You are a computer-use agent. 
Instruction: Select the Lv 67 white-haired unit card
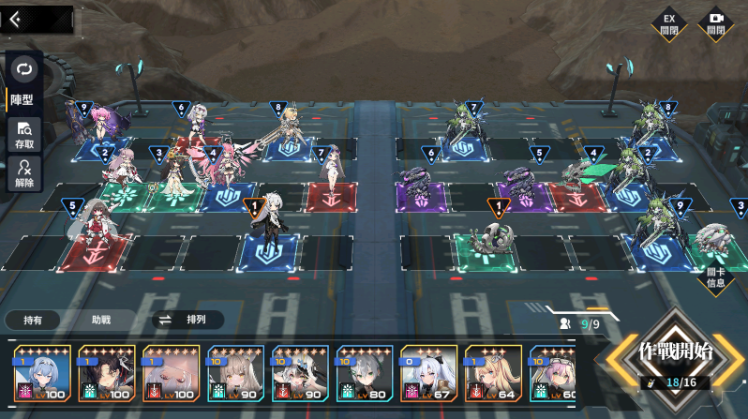[429, 374]
